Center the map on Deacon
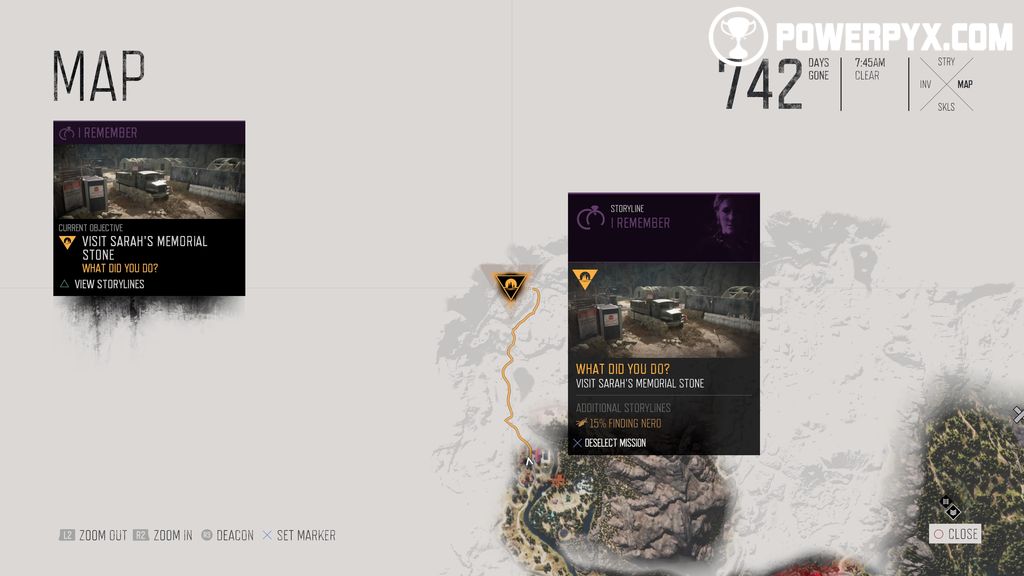The height and width of the screenshot is (576, 1024). pyautogui.click(x=228, y=535)
